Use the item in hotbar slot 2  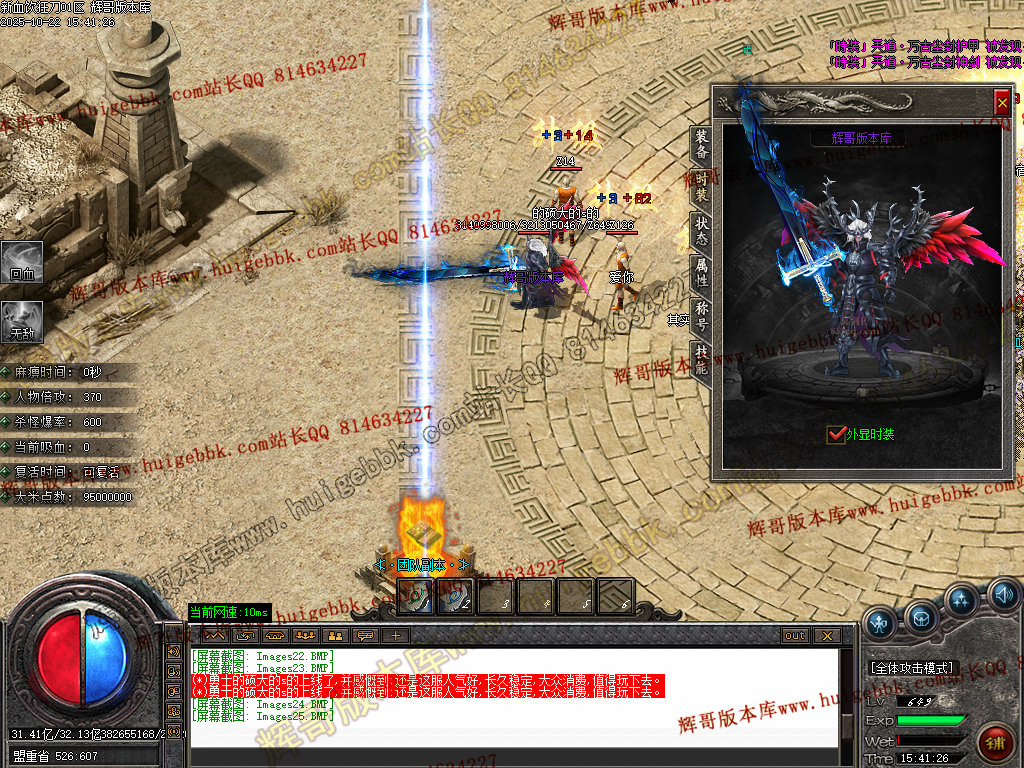pyautogui.click(x=454, y=597)
